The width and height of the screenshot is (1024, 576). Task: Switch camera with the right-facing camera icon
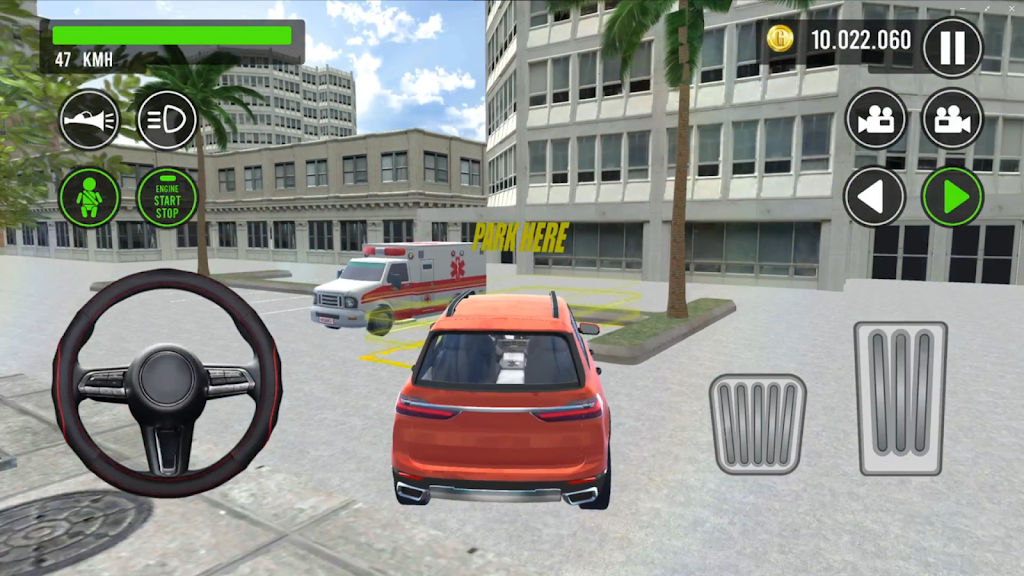point(952,119)
